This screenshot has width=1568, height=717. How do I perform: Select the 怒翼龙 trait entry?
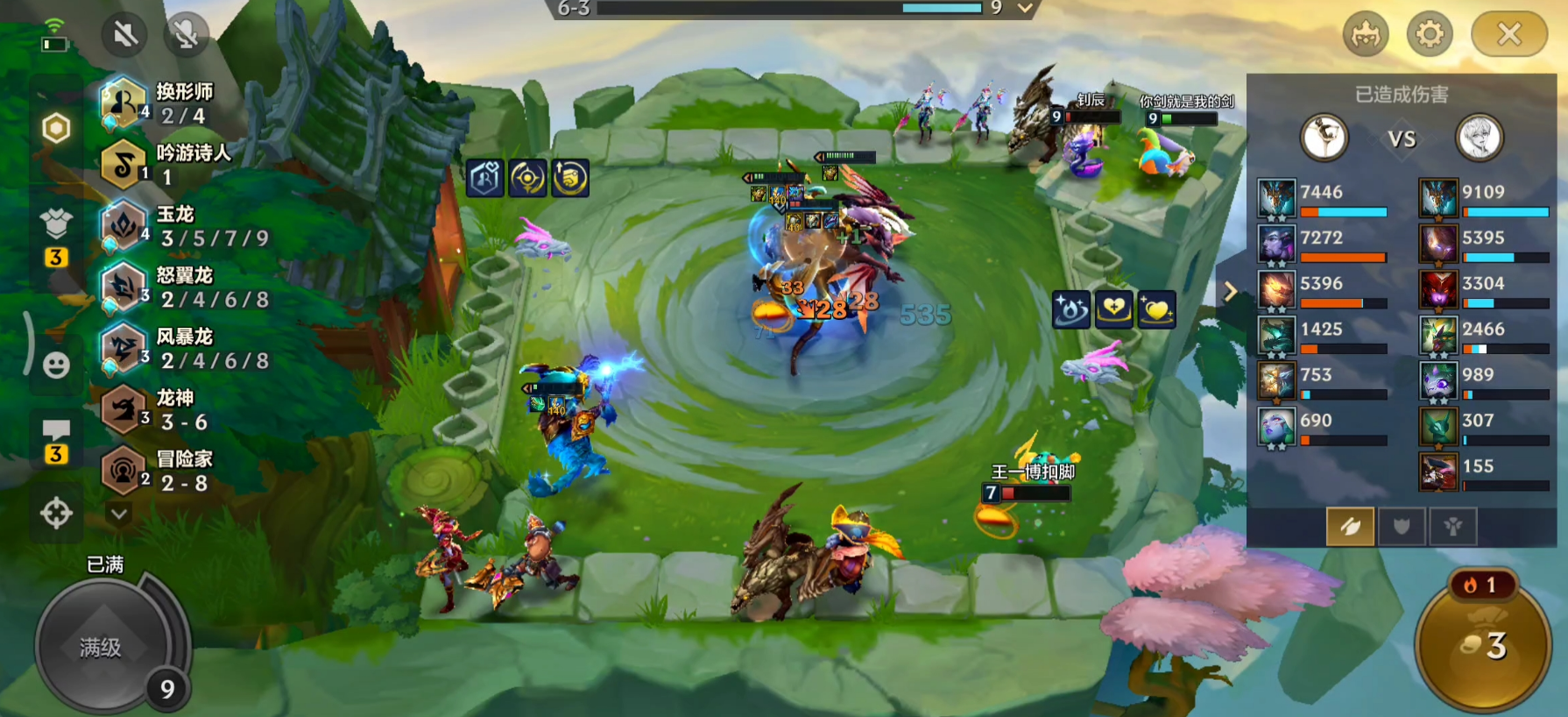point(184,288)
